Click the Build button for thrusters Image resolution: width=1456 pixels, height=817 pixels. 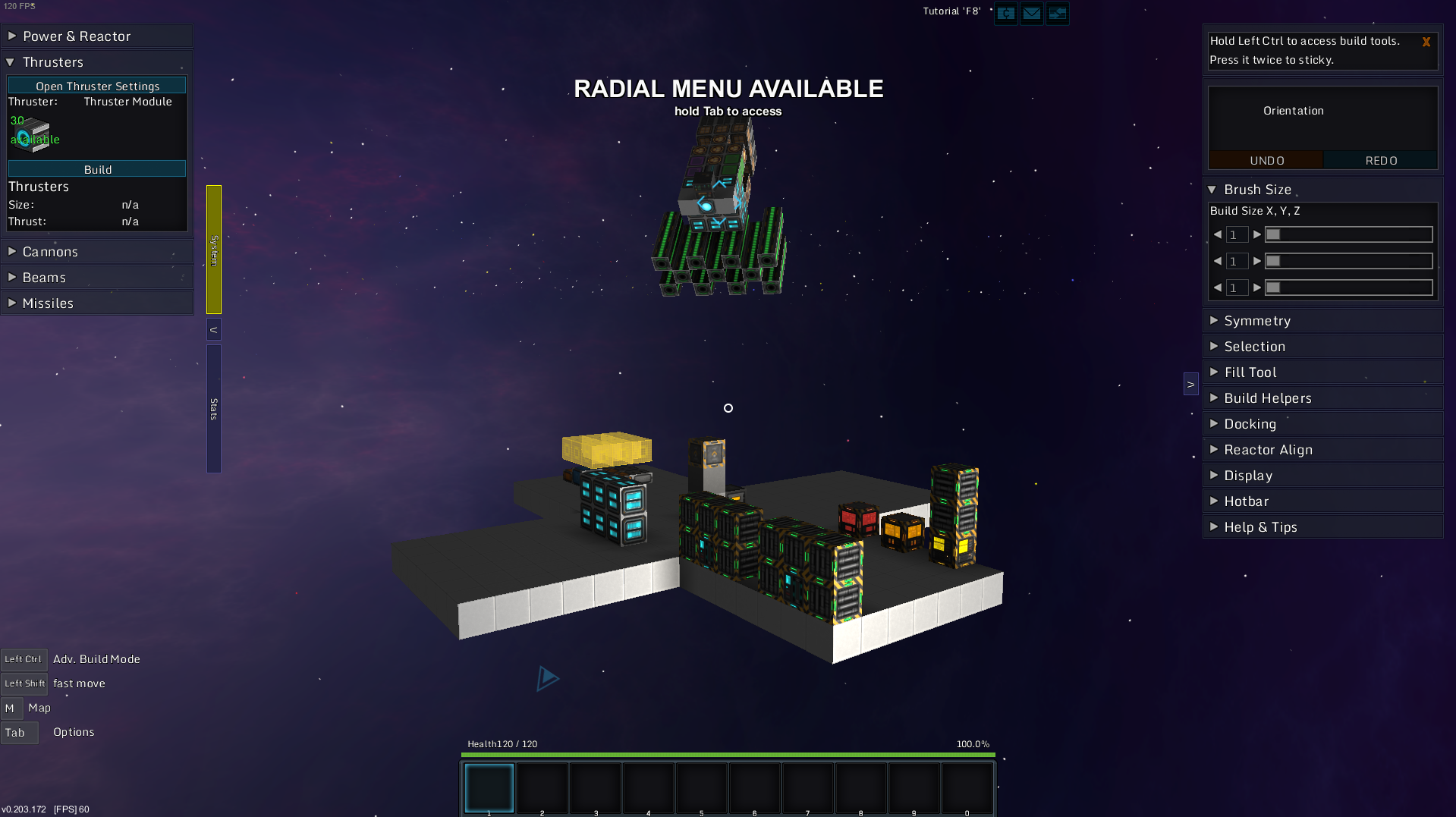(x=97, y=169)
